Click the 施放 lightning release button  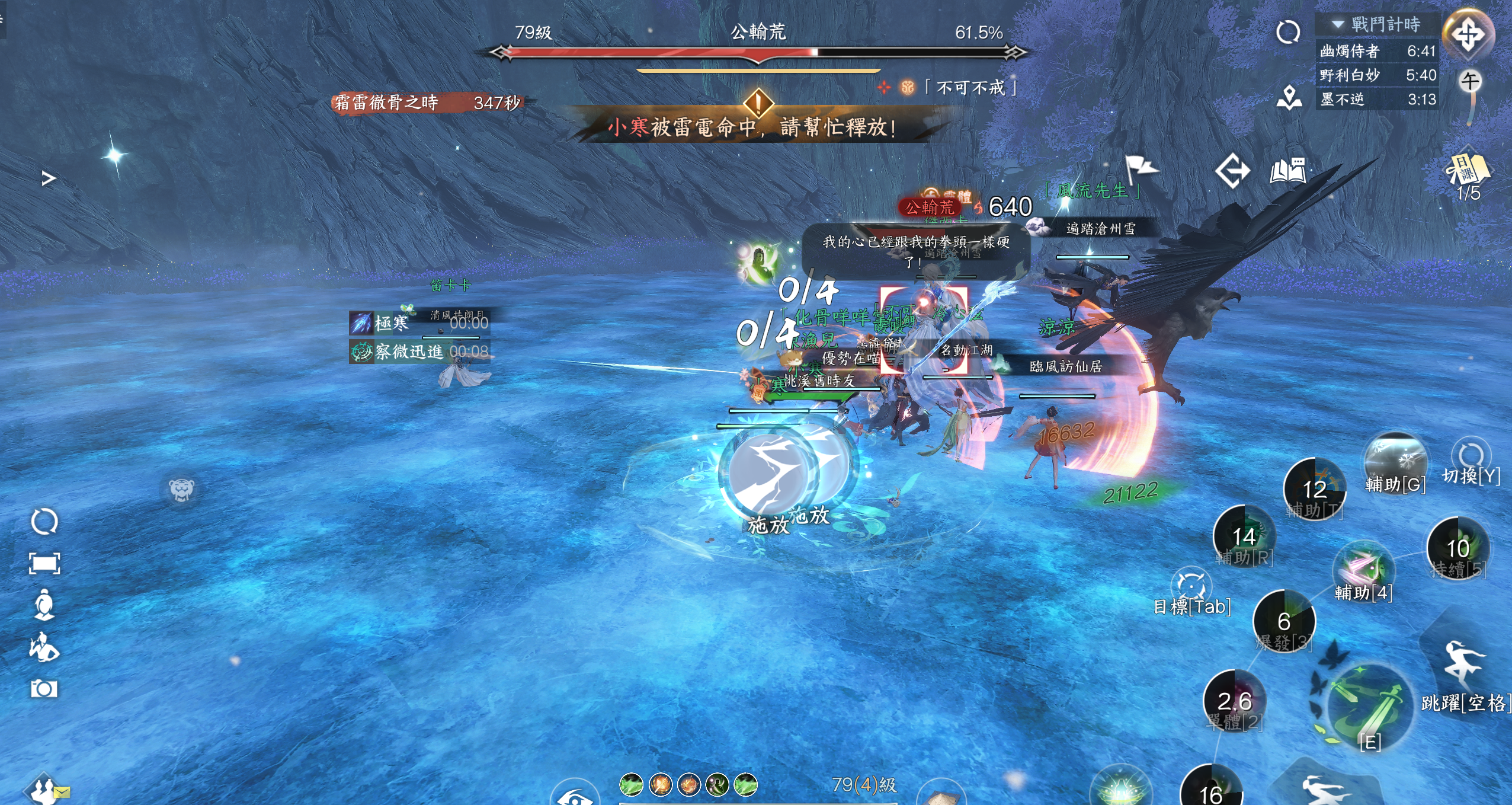(769, 474)
